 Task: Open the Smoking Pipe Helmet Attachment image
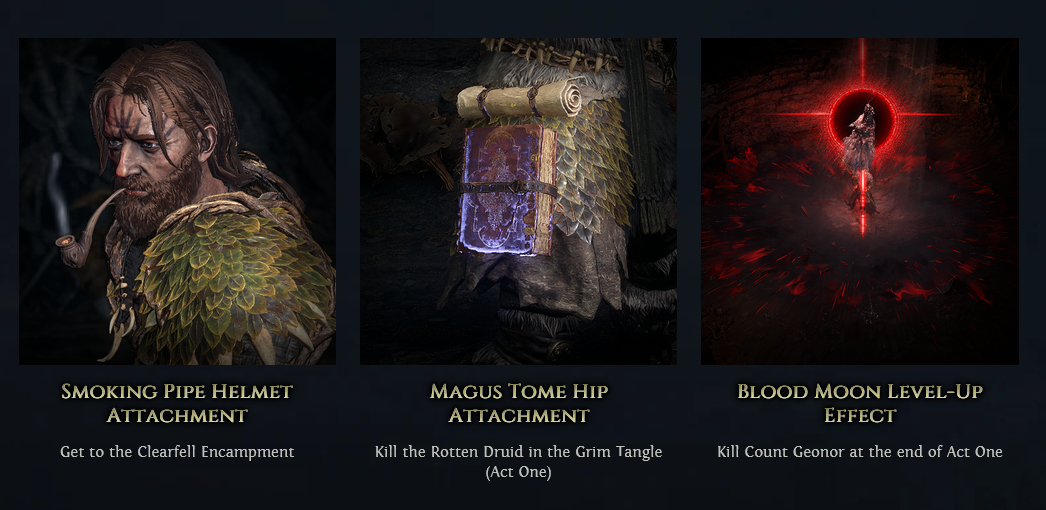tap(177, 201)
